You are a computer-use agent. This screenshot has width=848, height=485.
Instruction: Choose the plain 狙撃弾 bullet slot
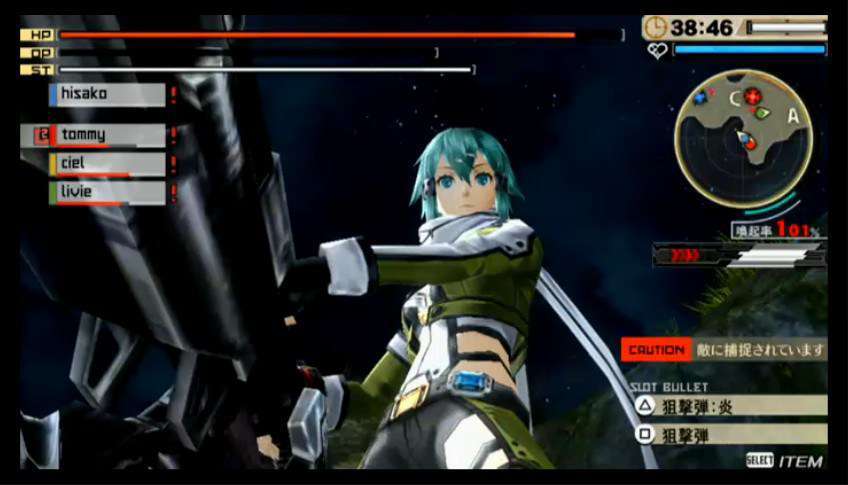[730, 435]
